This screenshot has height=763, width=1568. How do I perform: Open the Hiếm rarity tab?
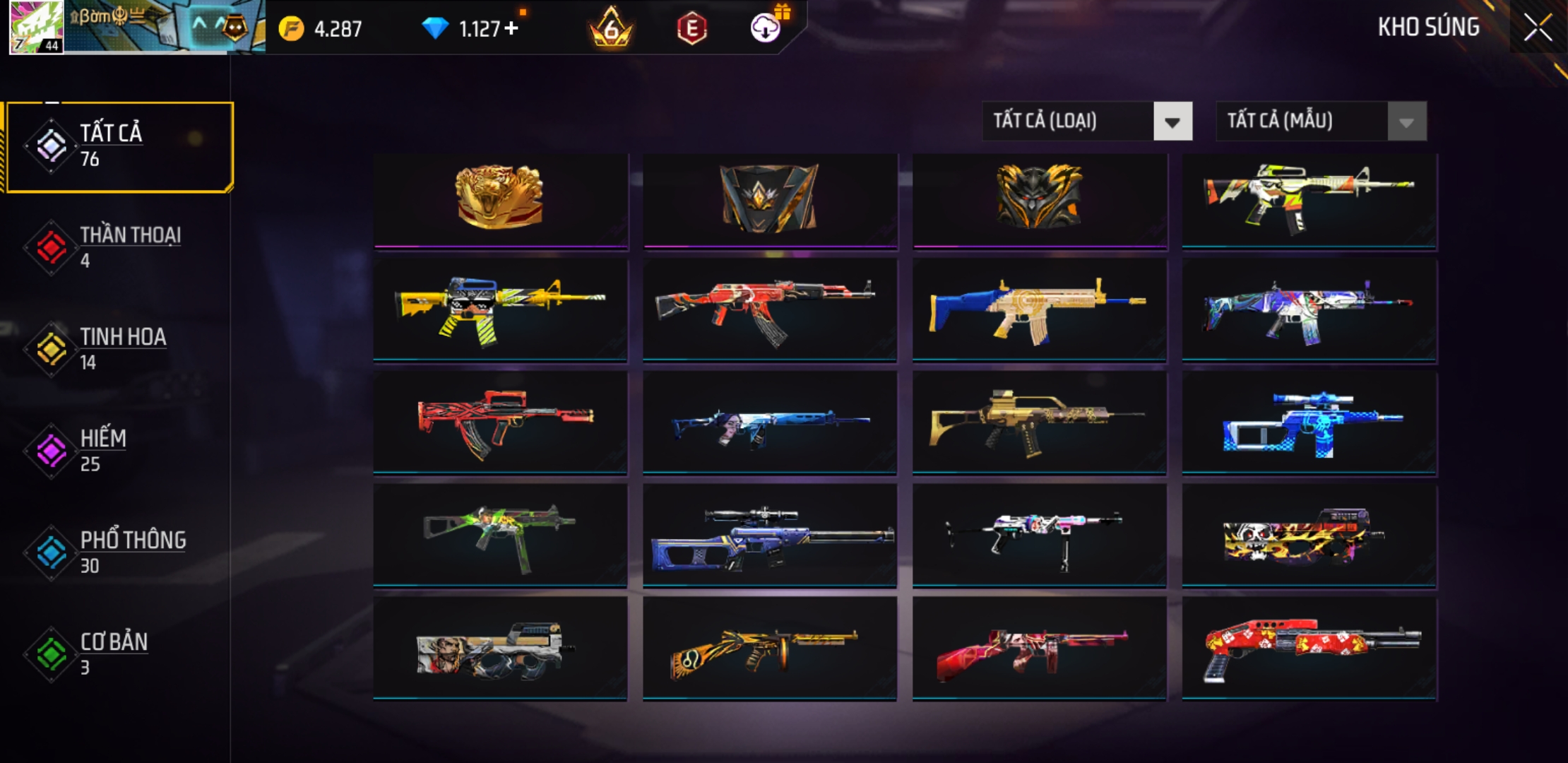click(120, 450)
